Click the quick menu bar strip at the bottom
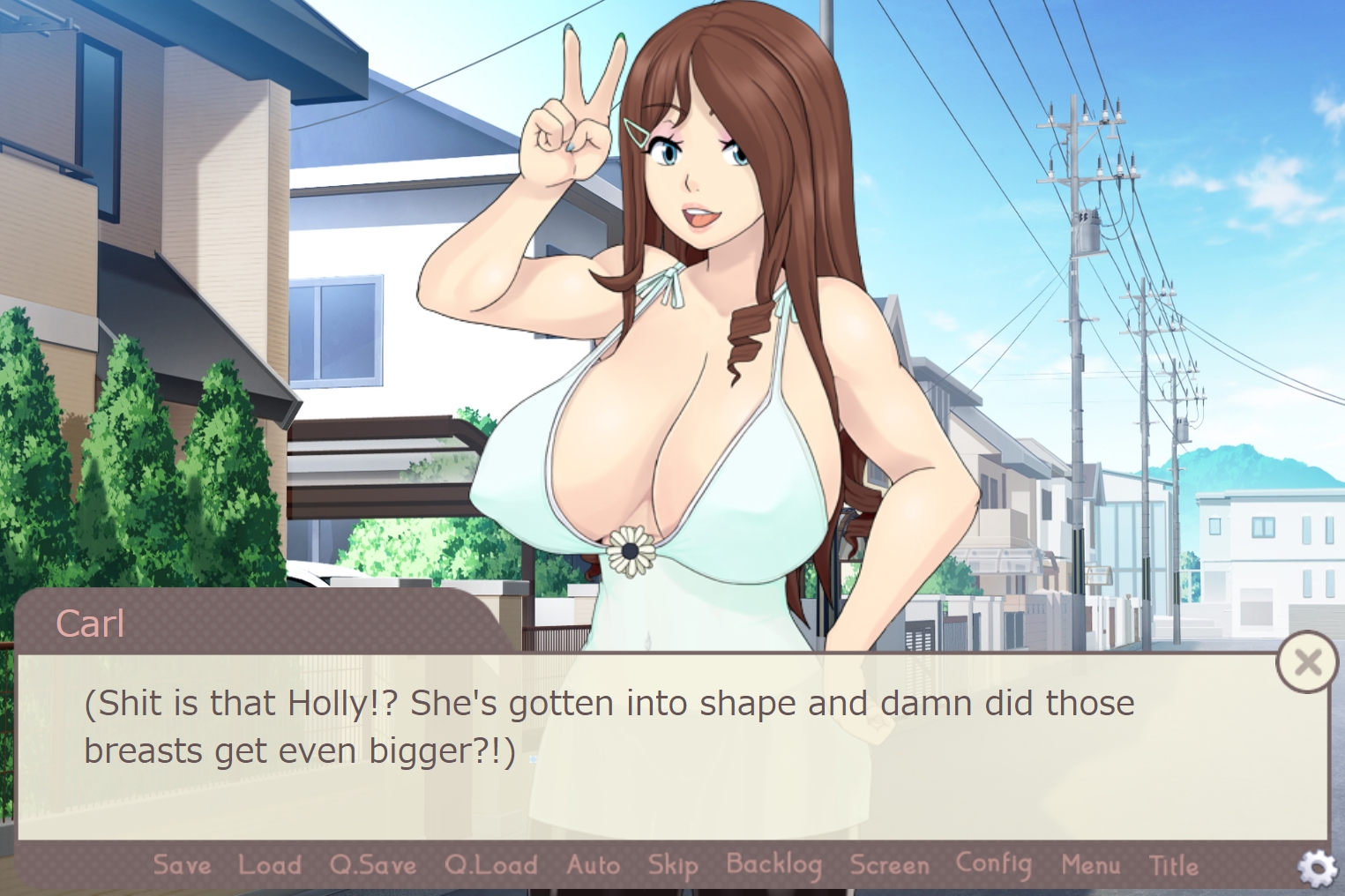 coord(672,866)
